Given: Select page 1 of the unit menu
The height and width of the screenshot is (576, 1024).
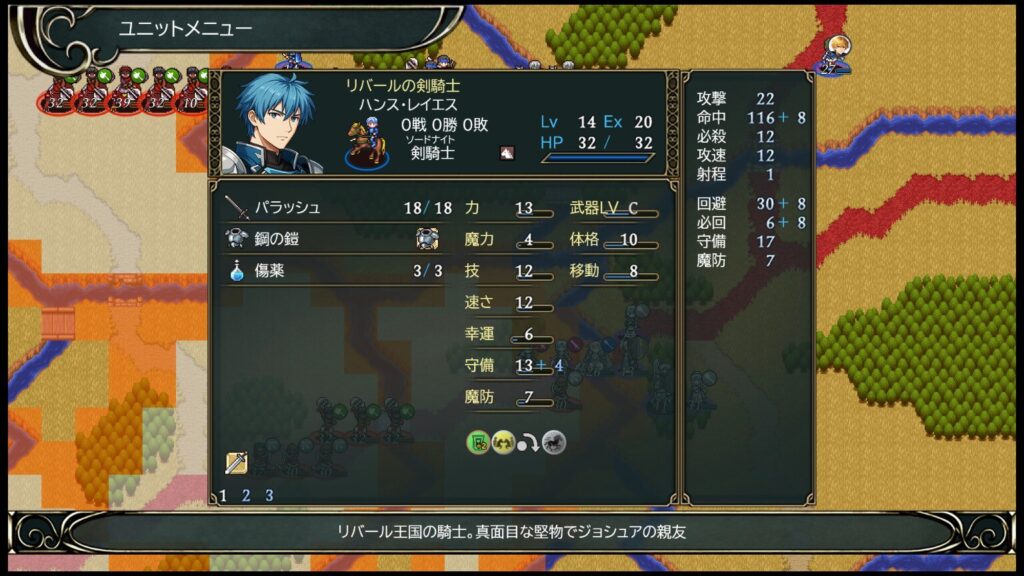Looking at the screenshot, I should [x=223, y=495].
